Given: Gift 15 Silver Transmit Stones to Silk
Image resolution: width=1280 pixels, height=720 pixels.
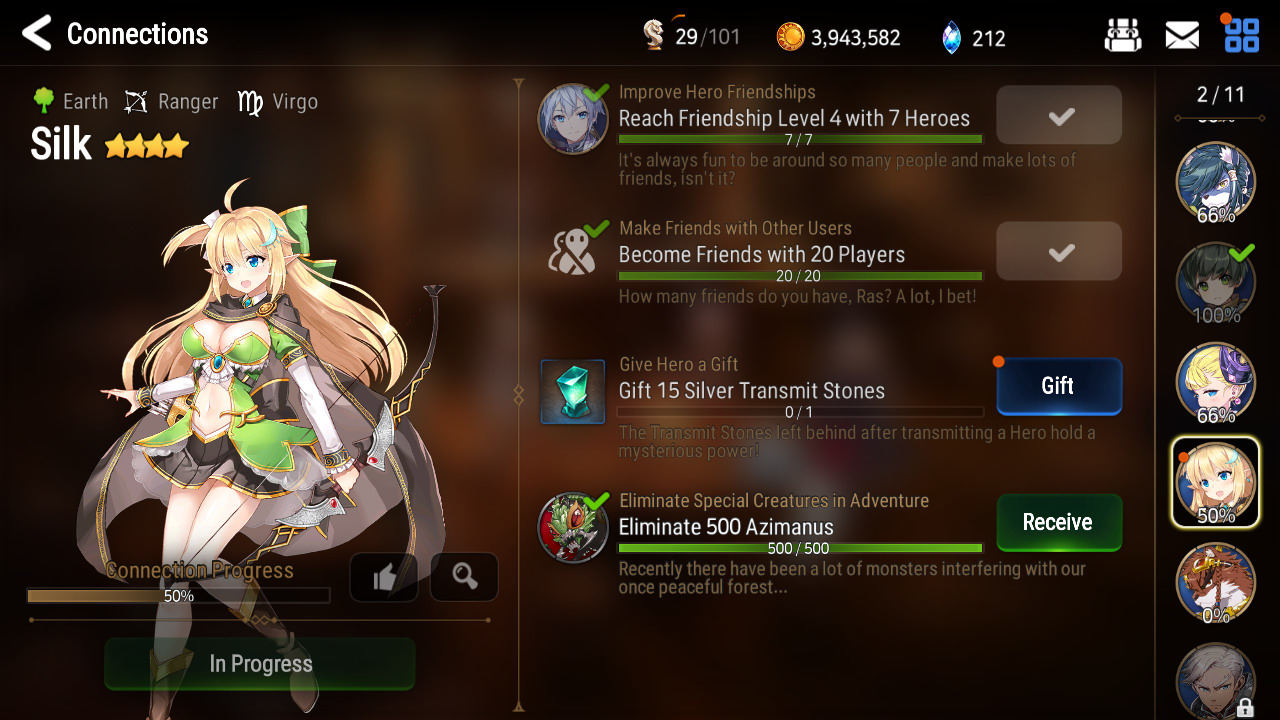Looking at the screenshot, I should click(1059, 386).
